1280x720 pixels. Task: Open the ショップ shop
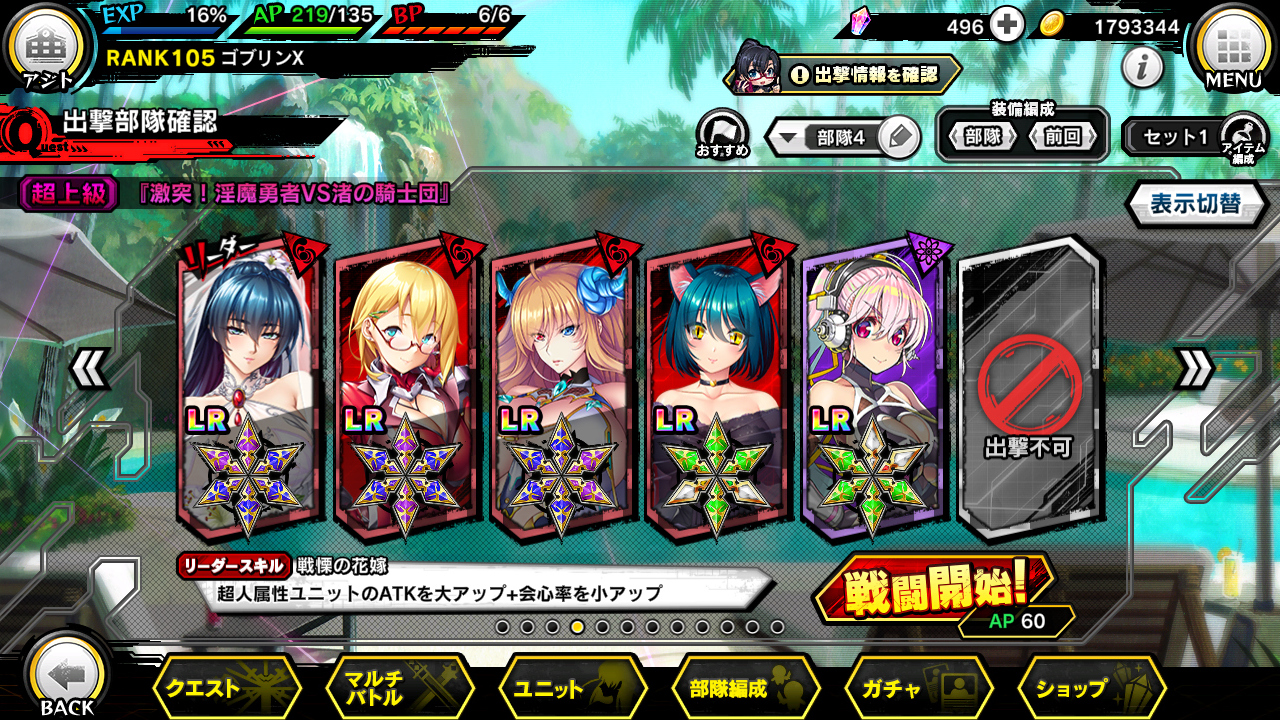pos(1090,688)
